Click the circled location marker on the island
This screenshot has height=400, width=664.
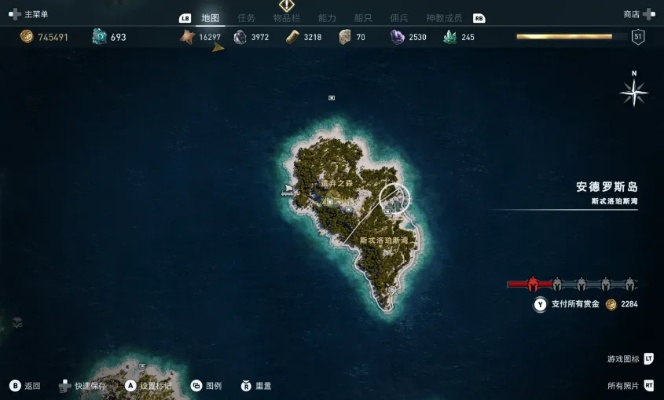(396, 200)
